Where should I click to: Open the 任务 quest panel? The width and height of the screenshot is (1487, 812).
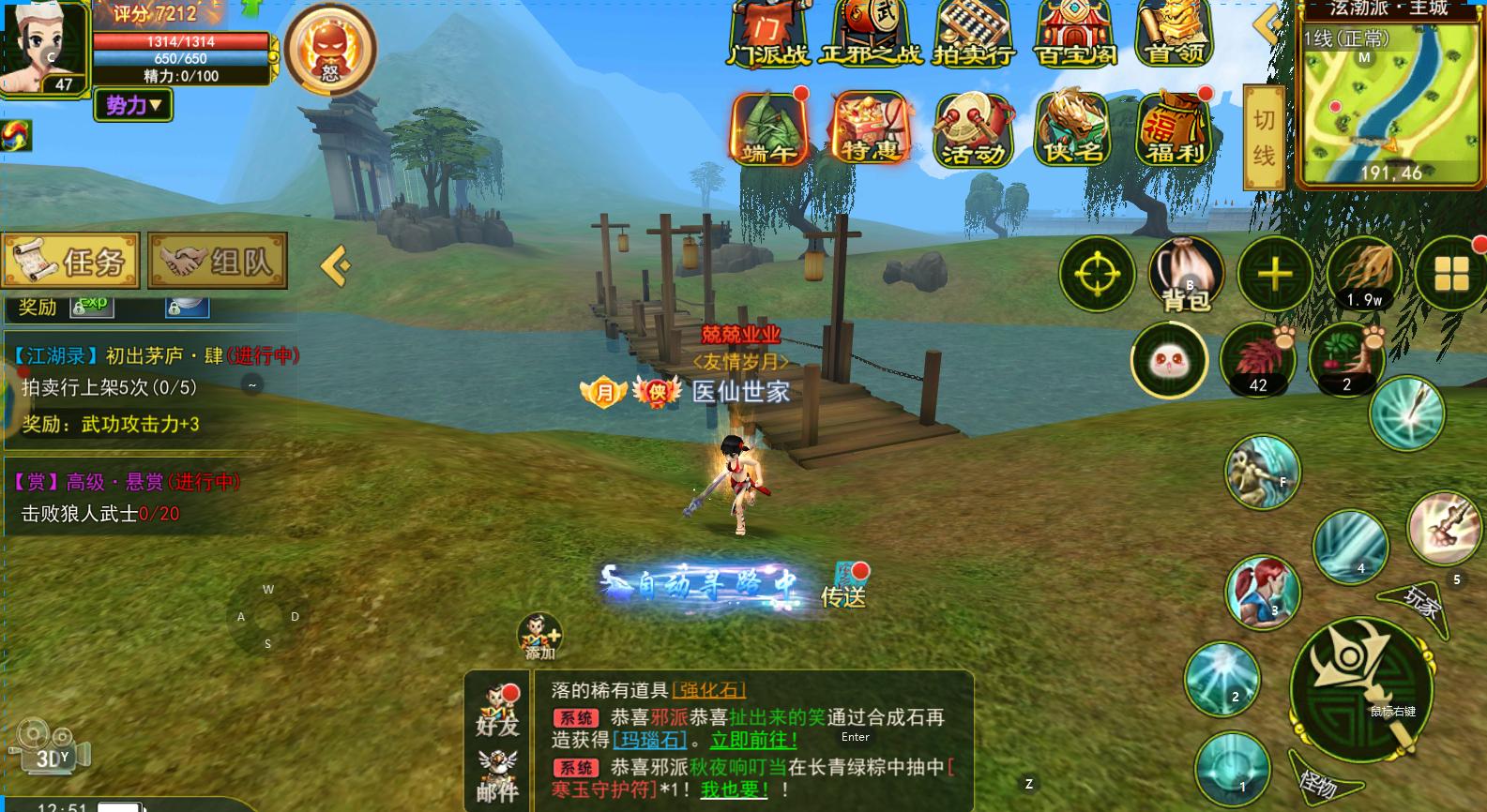(x=71, y=261)
